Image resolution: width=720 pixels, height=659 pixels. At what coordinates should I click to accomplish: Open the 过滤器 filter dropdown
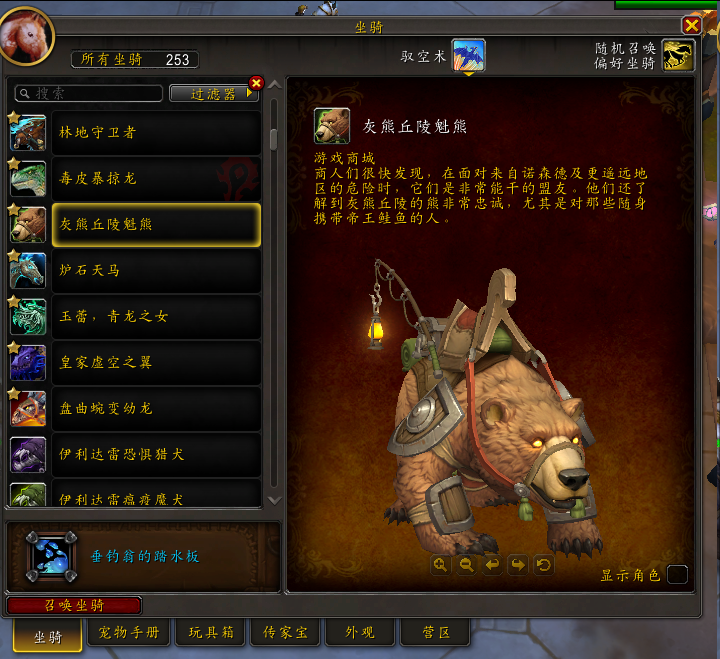click(213, 93)
